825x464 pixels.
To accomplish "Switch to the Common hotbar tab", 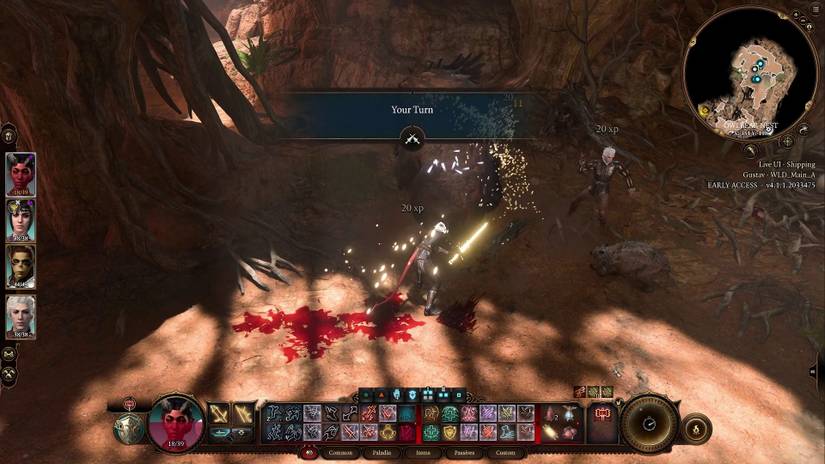I will click(341, 451).
